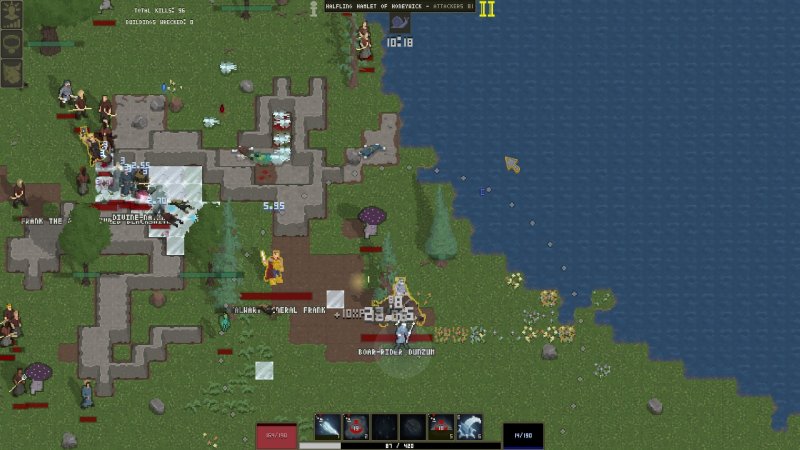Activate the frost wave ability in slot six
This screenshot has width=800, height=450.
[x=469, y=427]
